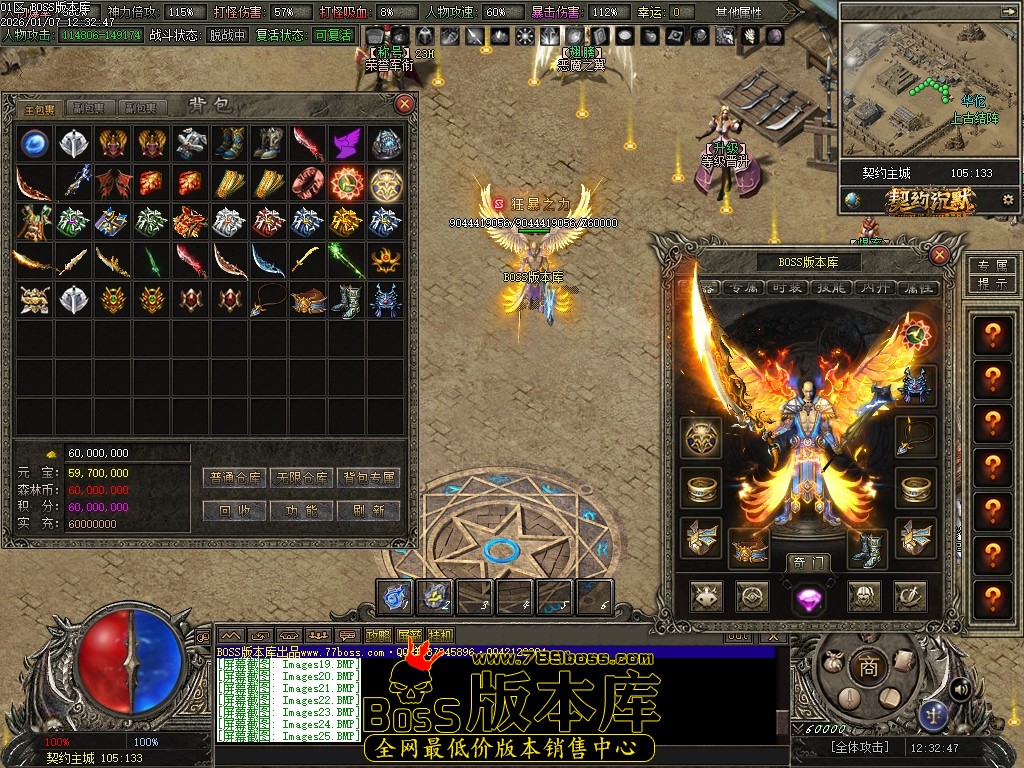This screenshot has width=1024, height=768.
Task: Toggle the sound speaker icon
Action: point(961,689)
